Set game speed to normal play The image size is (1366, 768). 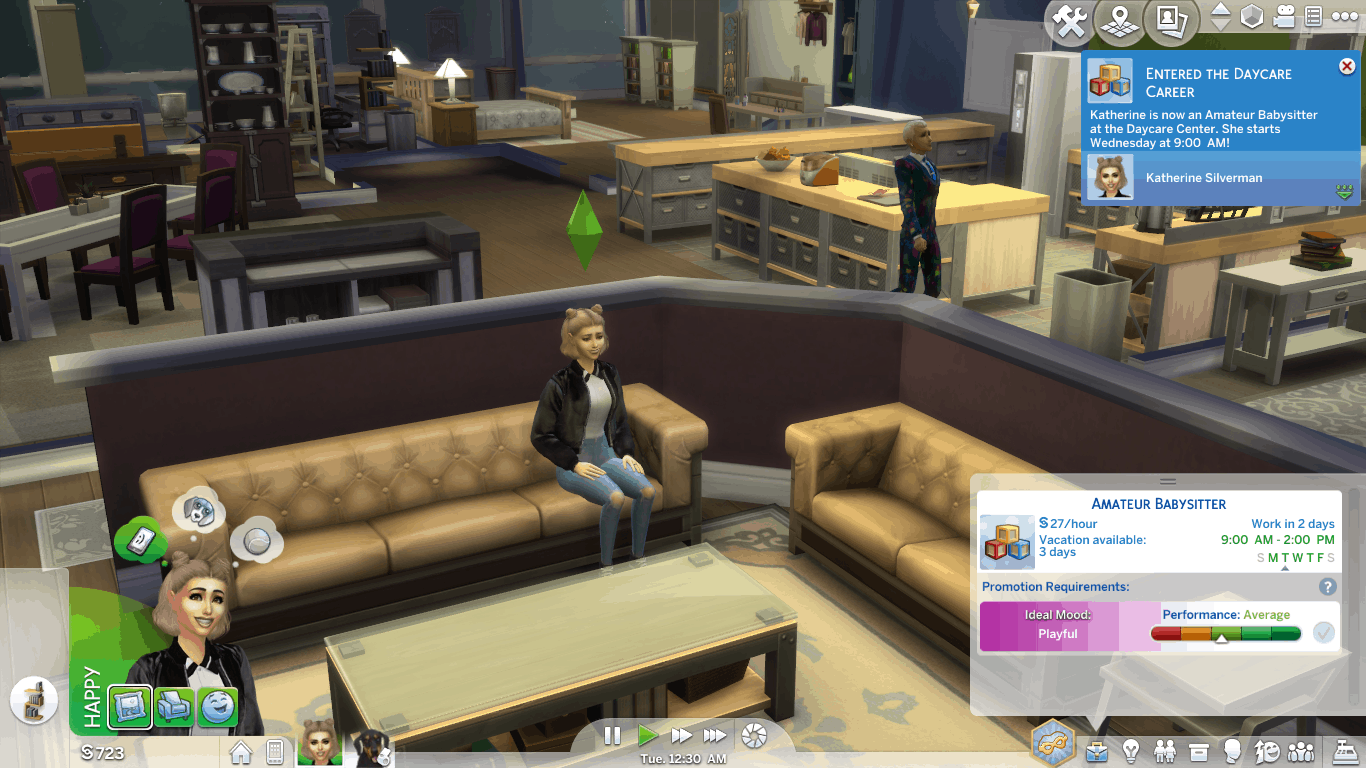click(647, 736)
